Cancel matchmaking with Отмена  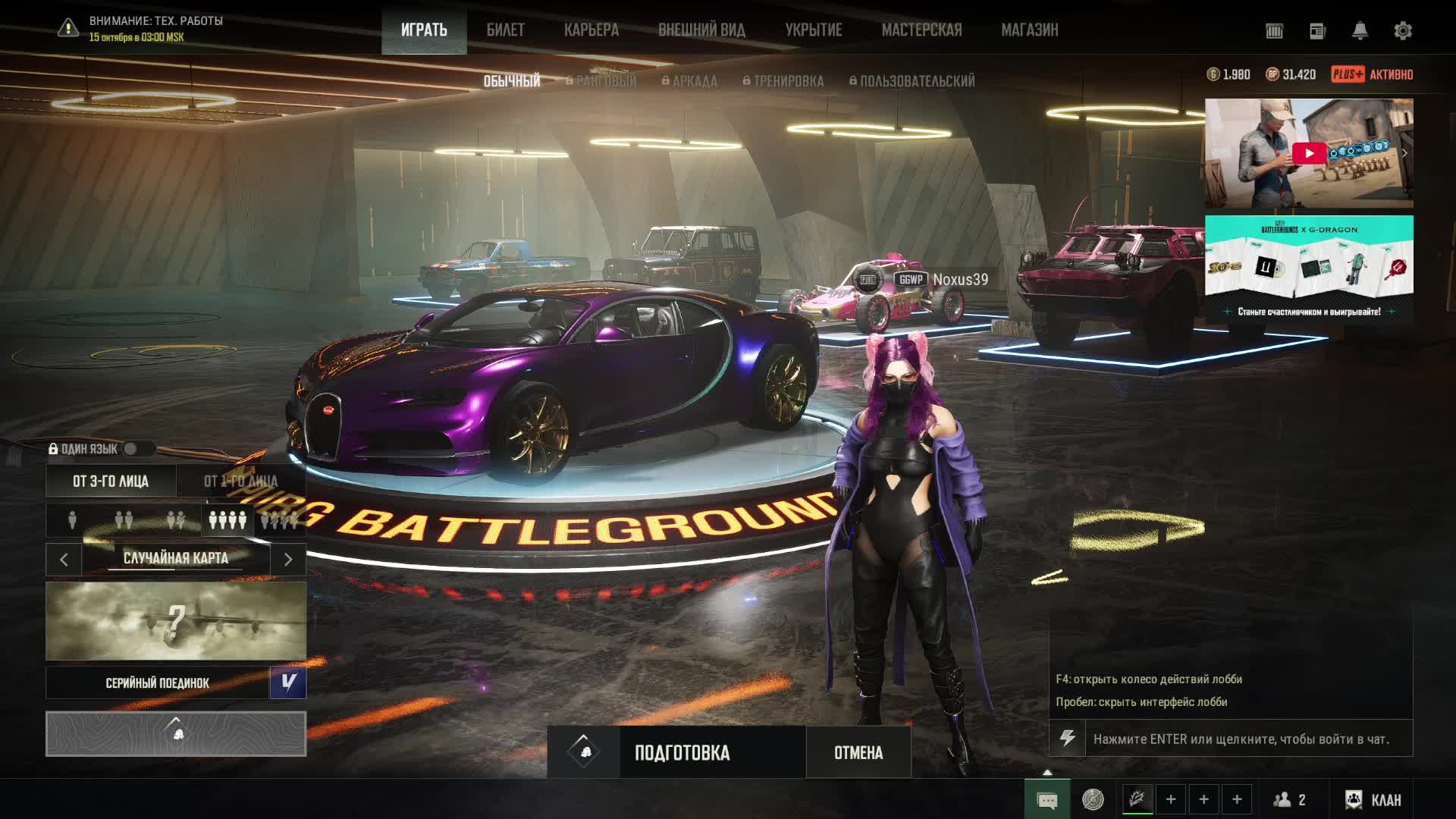tap(858, 752)
